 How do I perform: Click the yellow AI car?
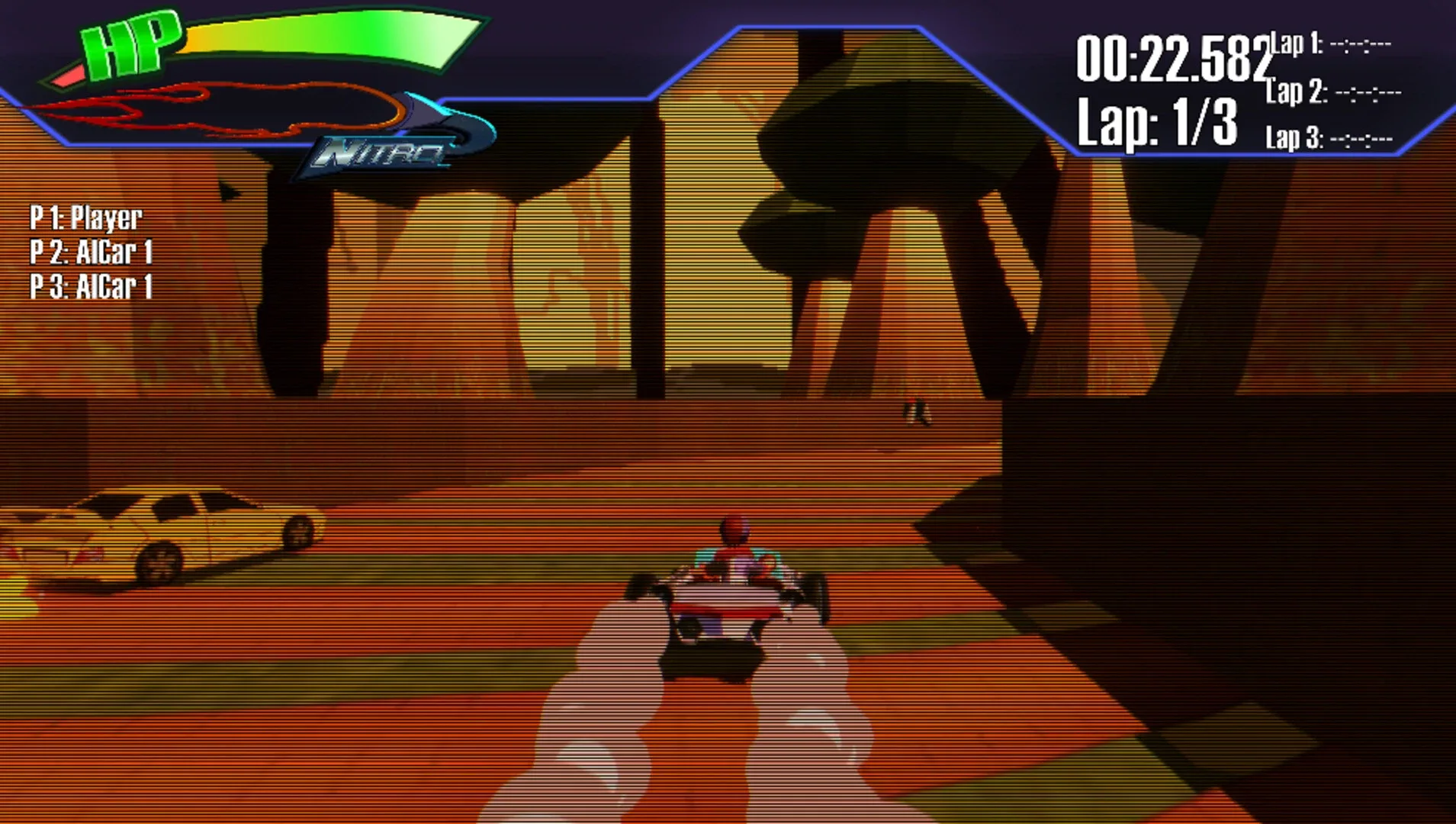coord(168,534)
